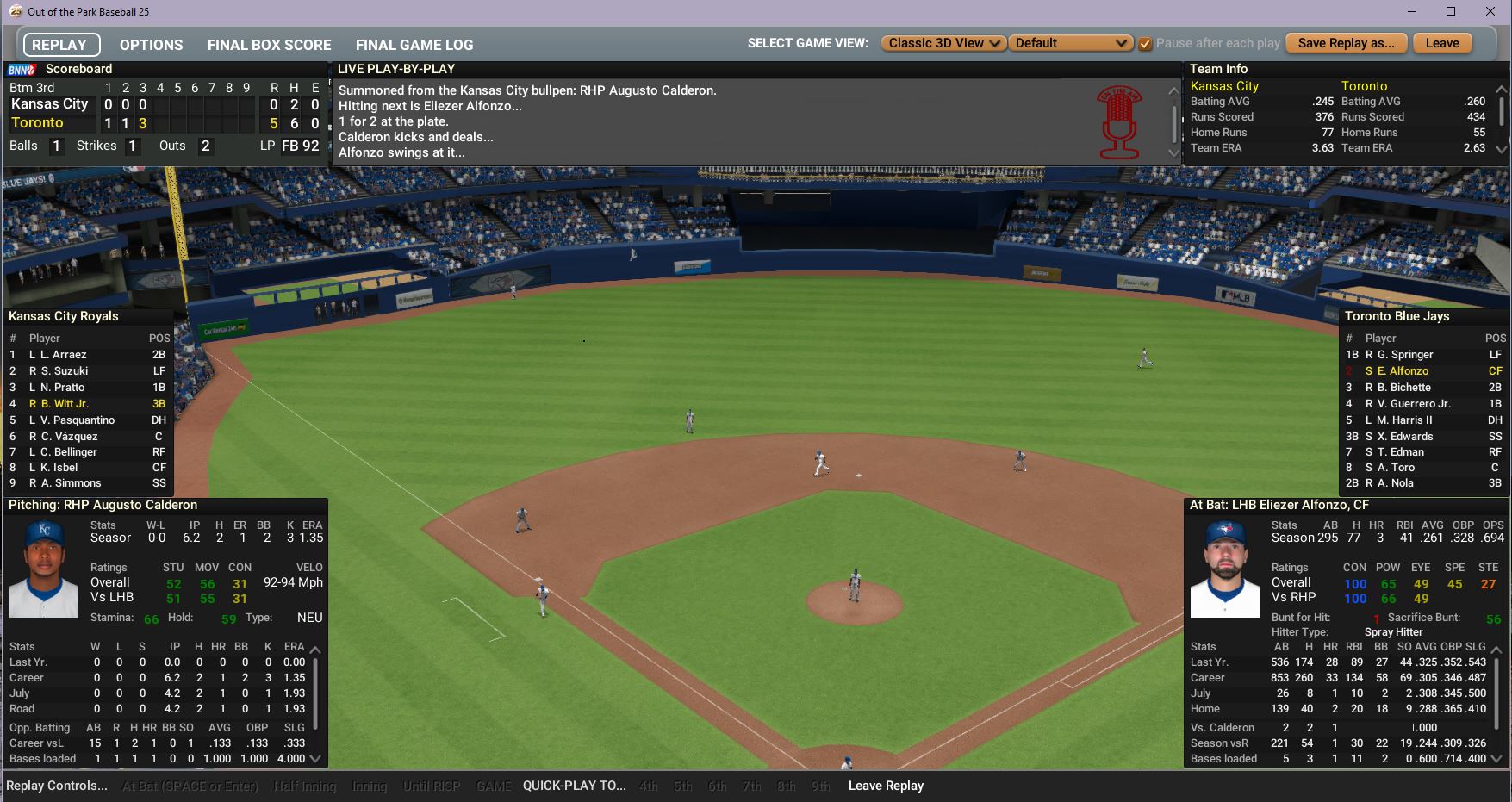The height and width of the screenshot is (802, 1512).
Task: Close the game window
Action: 1490,11
